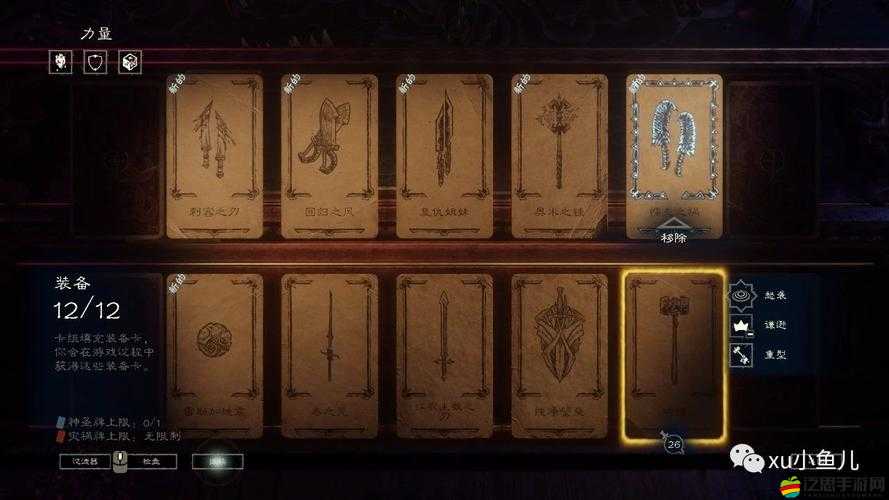Pick the straight longsword card

444,355
